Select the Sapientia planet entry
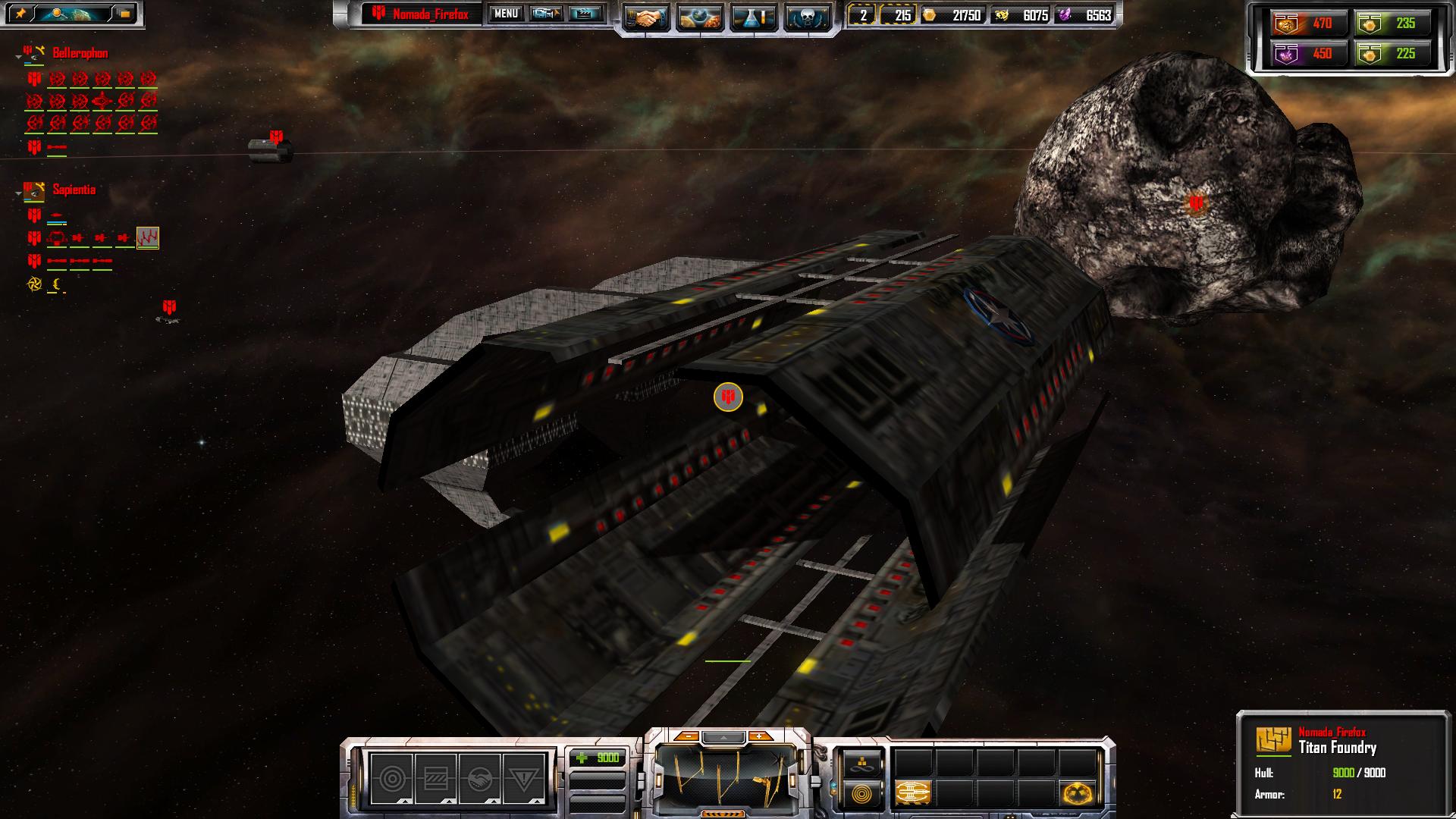 (x=74, y=190)
